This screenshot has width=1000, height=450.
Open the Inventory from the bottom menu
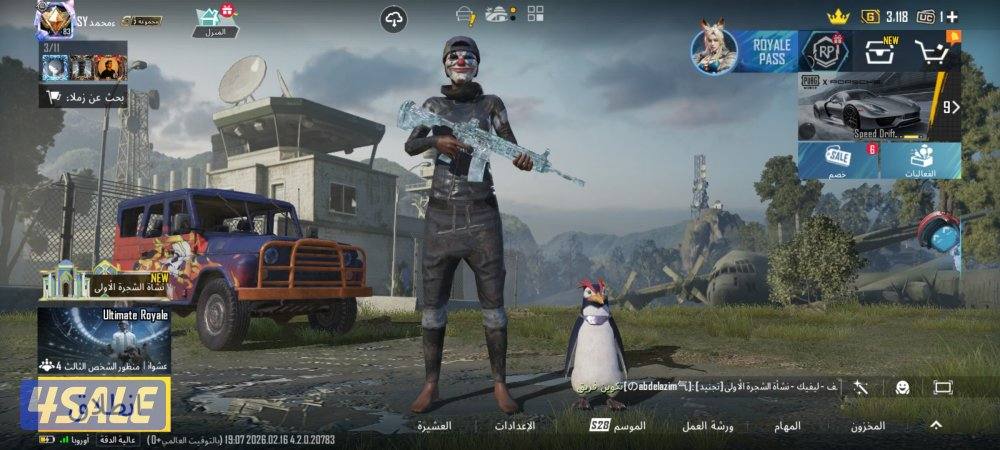tap(867, 426)
